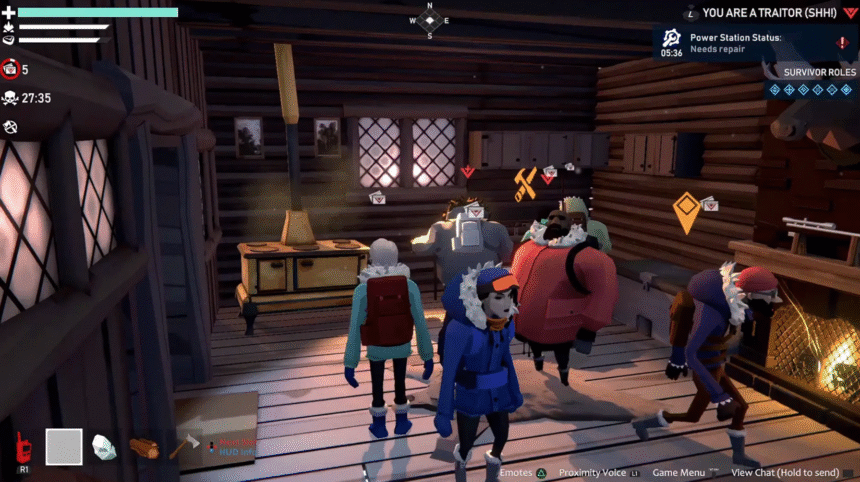Select the red walkie-talkie radio icon
Viewport: 860px width, 482px height.
pos(21,448)
